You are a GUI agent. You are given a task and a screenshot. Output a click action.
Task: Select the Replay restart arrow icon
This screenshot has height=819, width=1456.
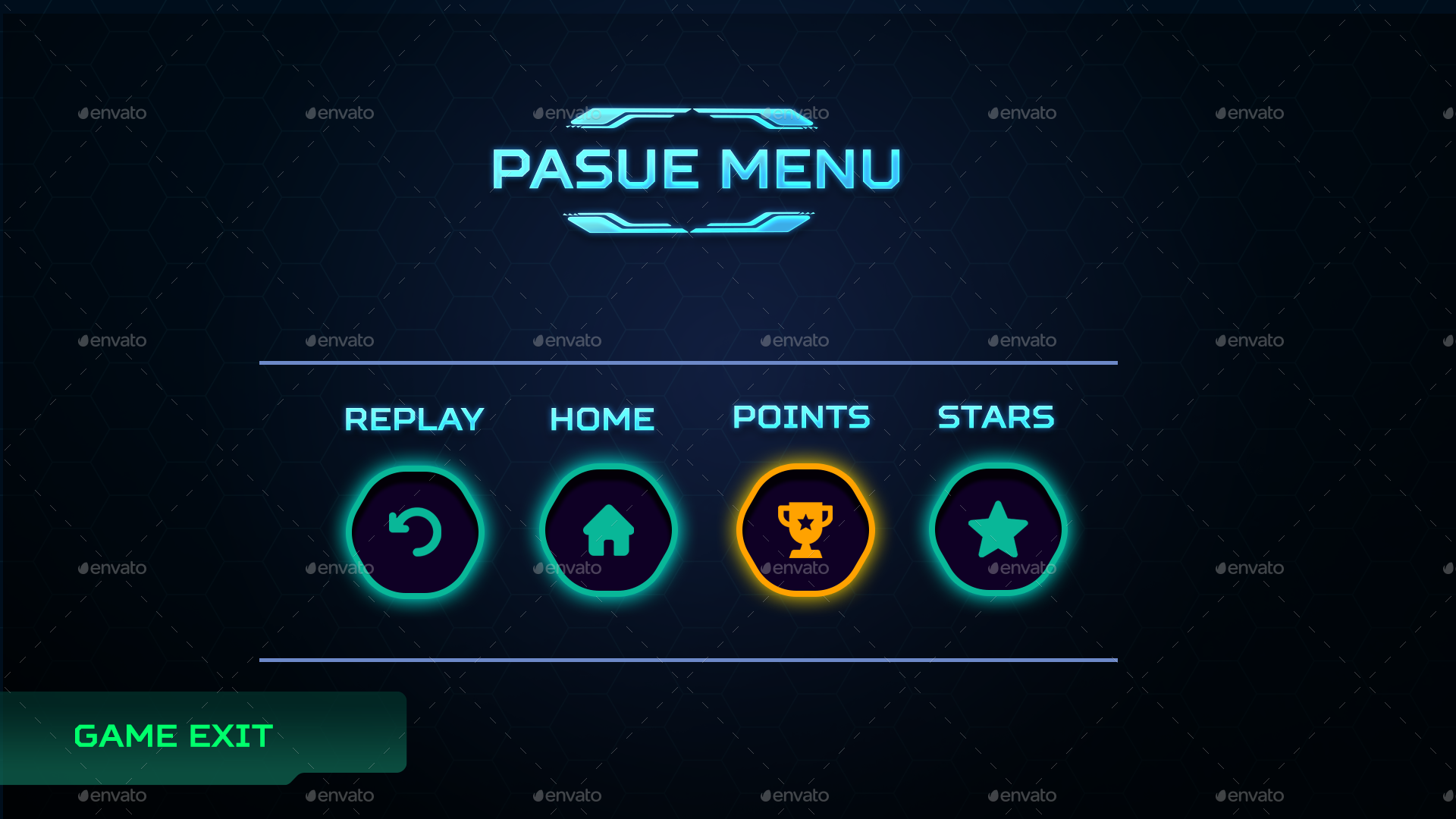(415, 531)
